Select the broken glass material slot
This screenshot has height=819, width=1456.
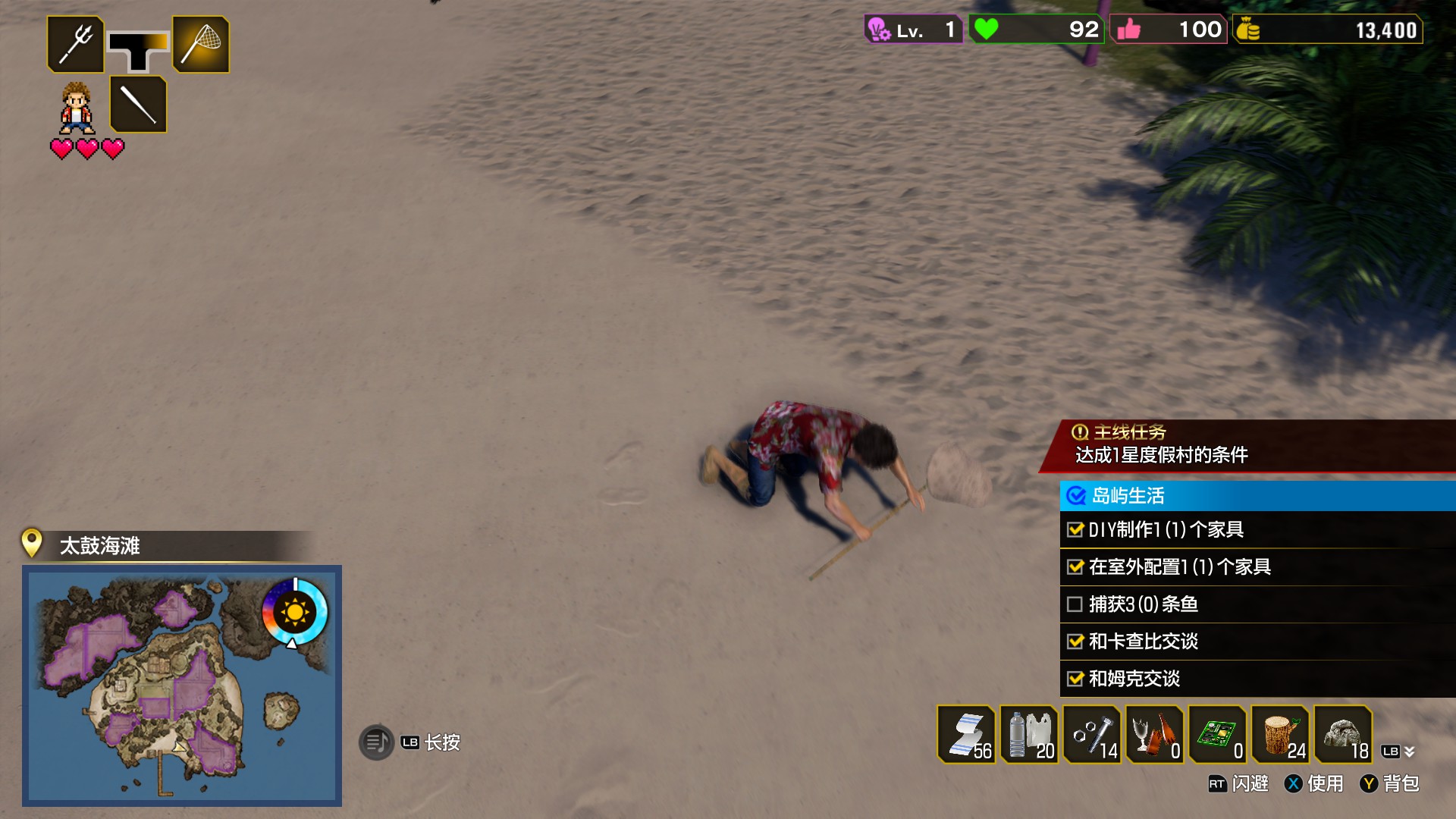coord(1154,734)
